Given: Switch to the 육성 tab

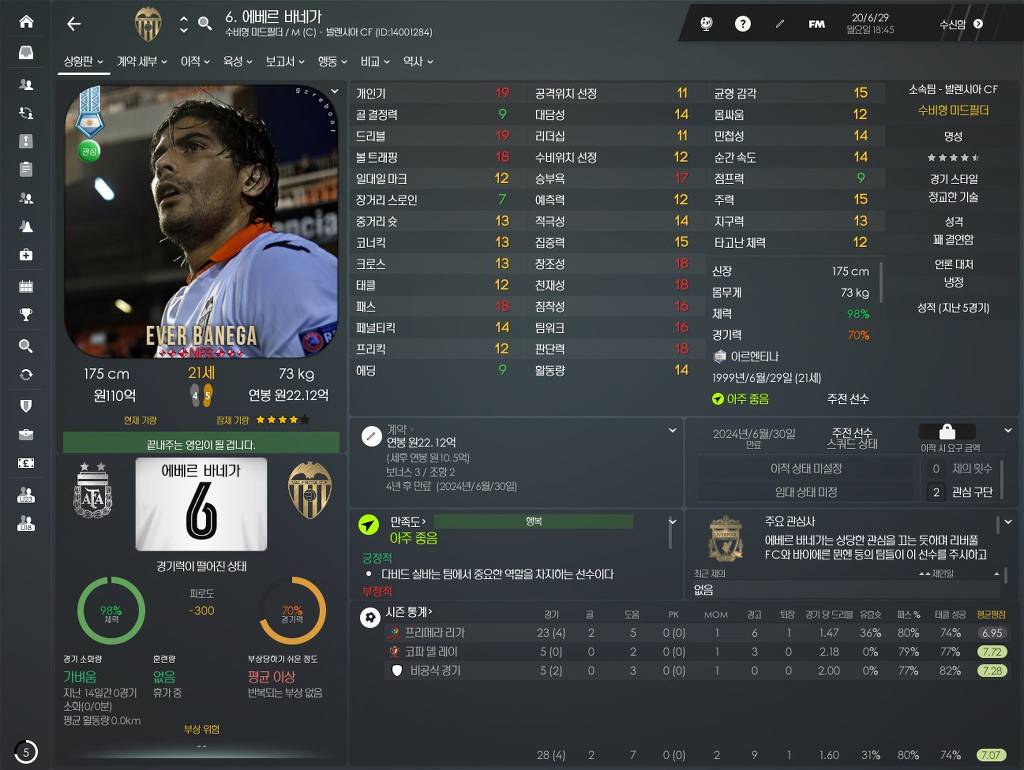Looking at the screenshot, I should click(x=237, y=62).
